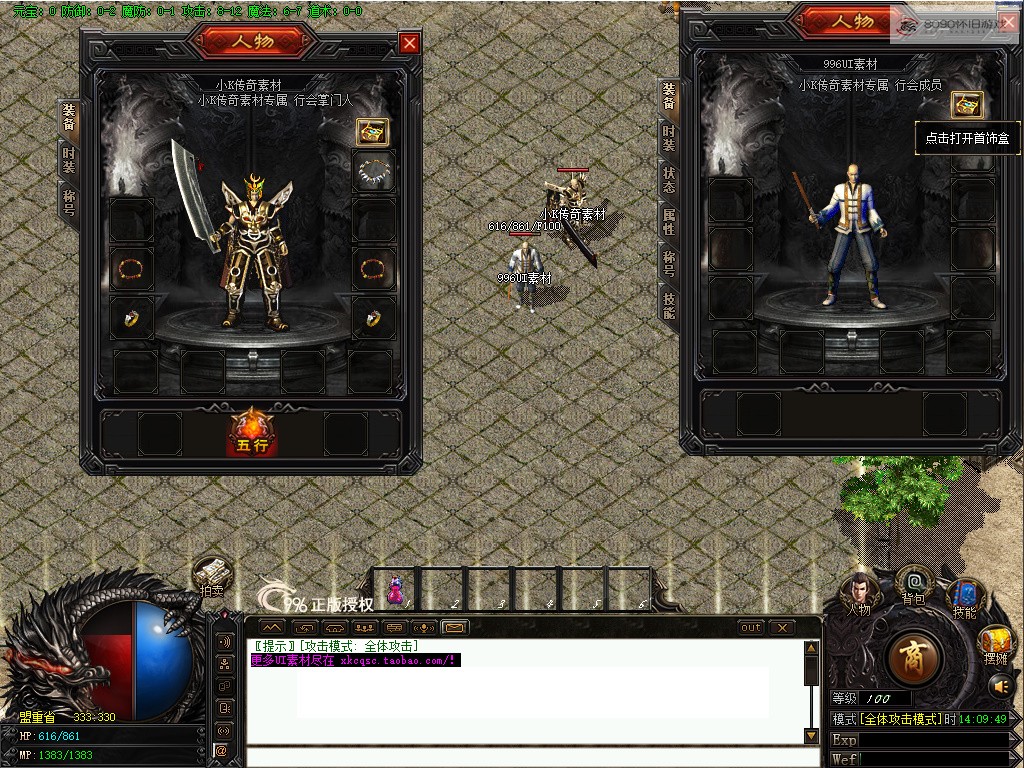The image size is (1024, 768).
Task: Open the 拍卖 auction house
Action: click(x=212, y=577)
